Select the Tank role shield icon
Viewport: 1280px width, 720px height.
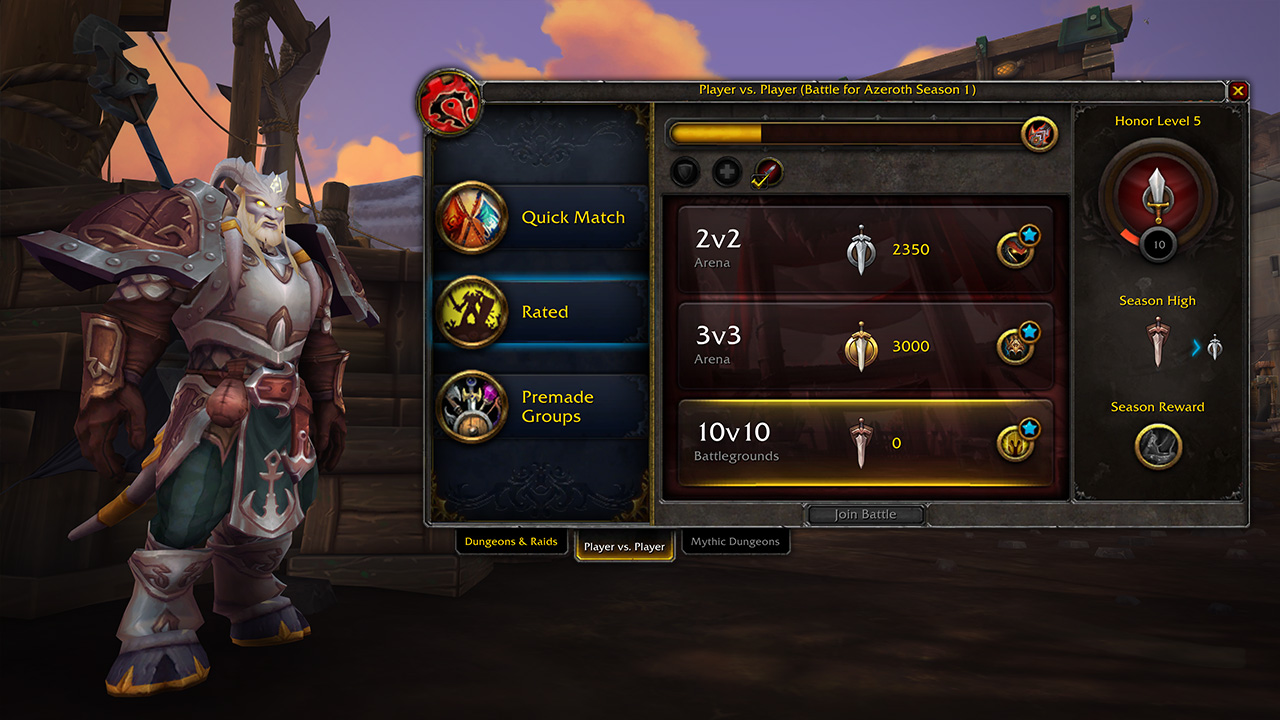click(x=685, y=172)
